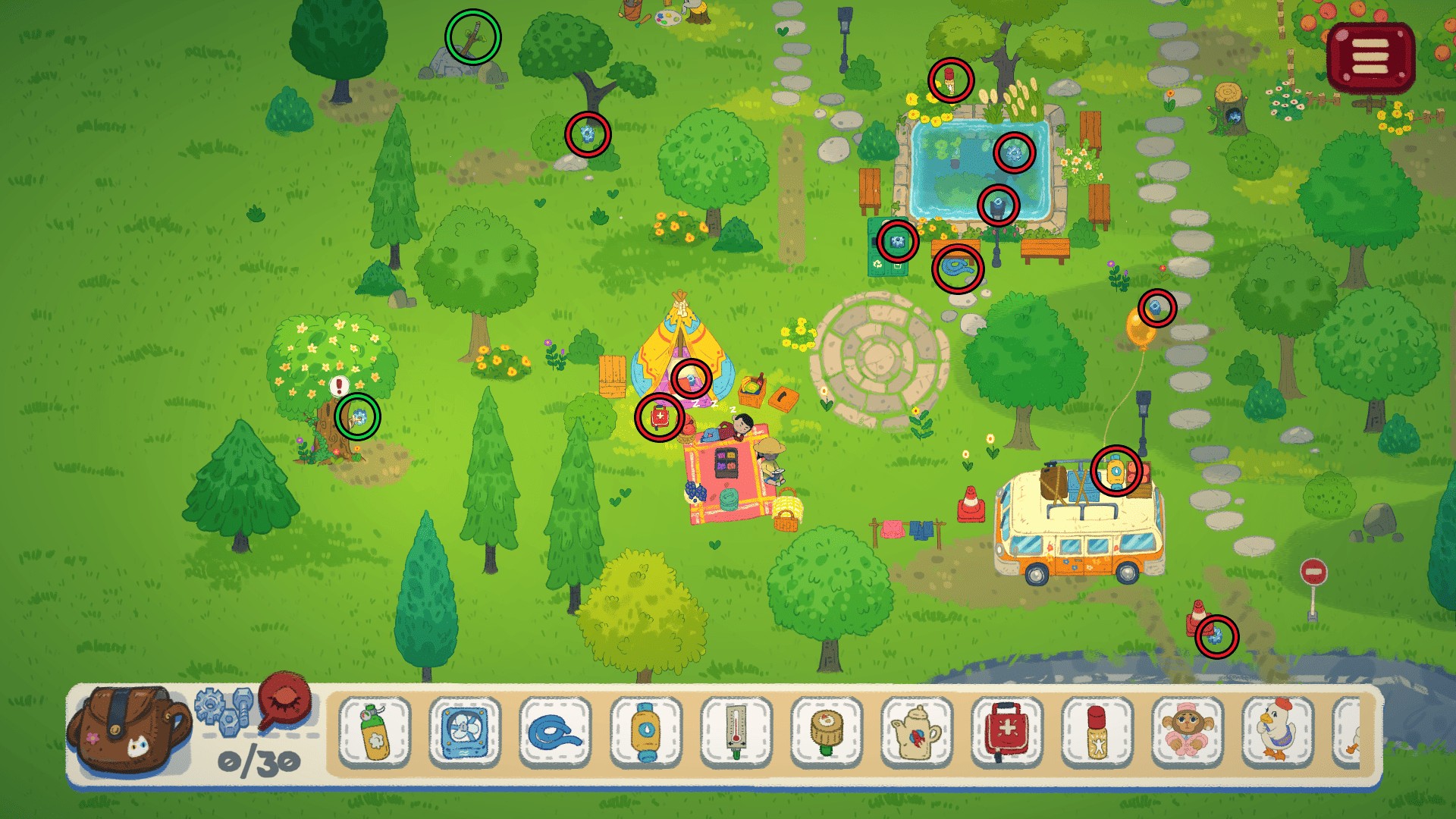Image resolution: width=1456 pixels, height=819 pixels.
Task: Select the green-capped spray bottle slot
Action: (375, 732)
